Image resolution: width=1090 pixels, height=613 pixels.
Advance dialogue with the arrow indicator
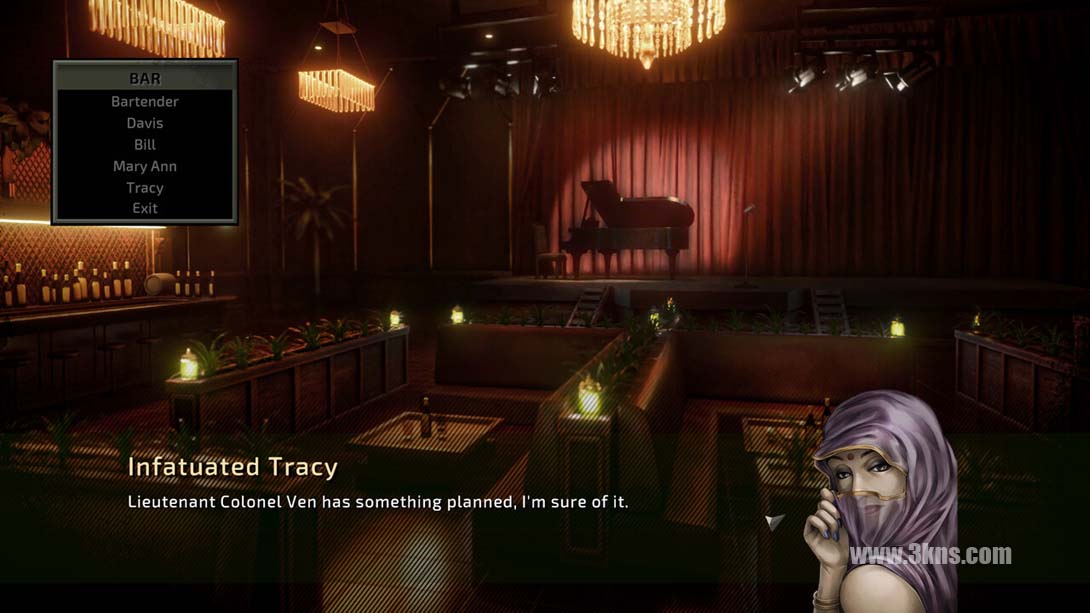tap(774, 520)
